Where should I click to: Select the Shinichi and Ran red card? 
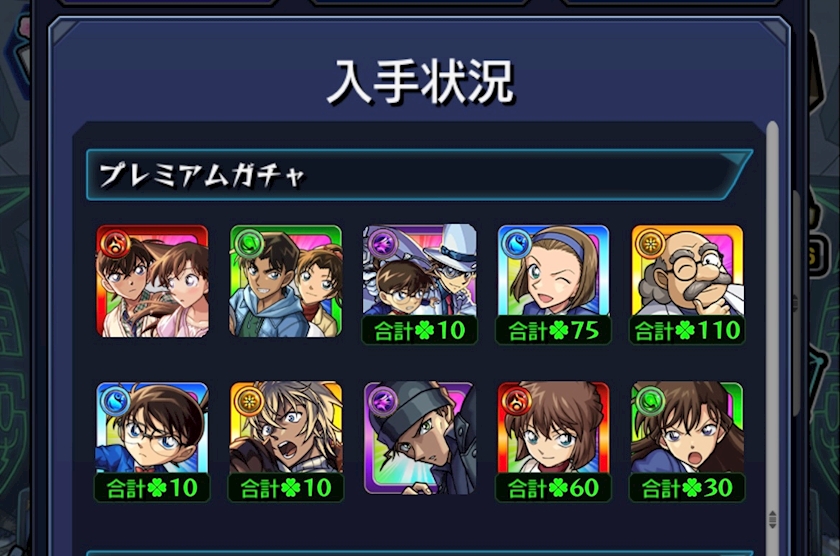(x=152, y=281)
